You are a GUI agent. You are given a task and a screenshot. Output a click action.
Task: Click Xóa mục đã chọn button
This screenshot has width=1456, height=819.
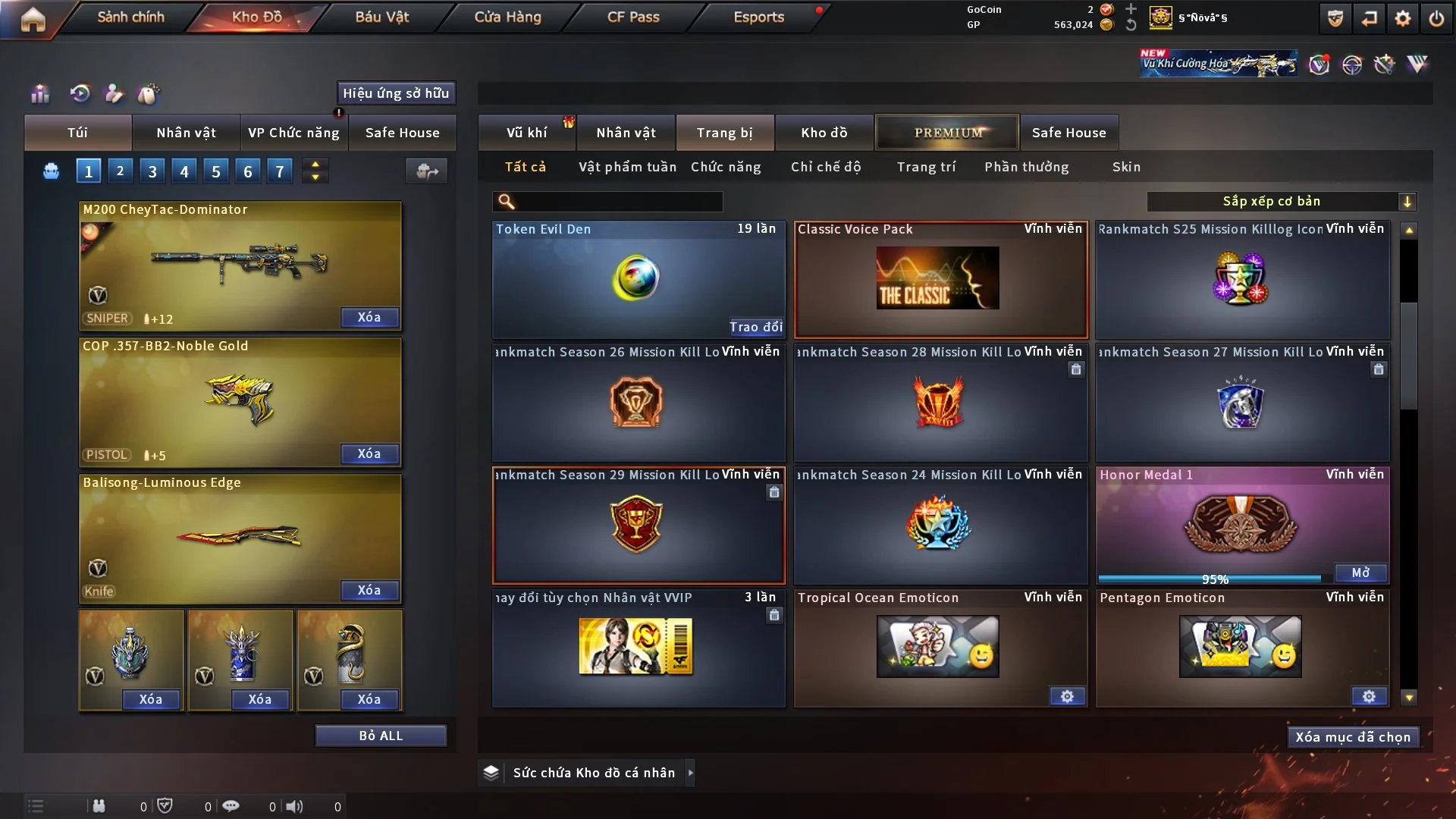[1353, 737]
